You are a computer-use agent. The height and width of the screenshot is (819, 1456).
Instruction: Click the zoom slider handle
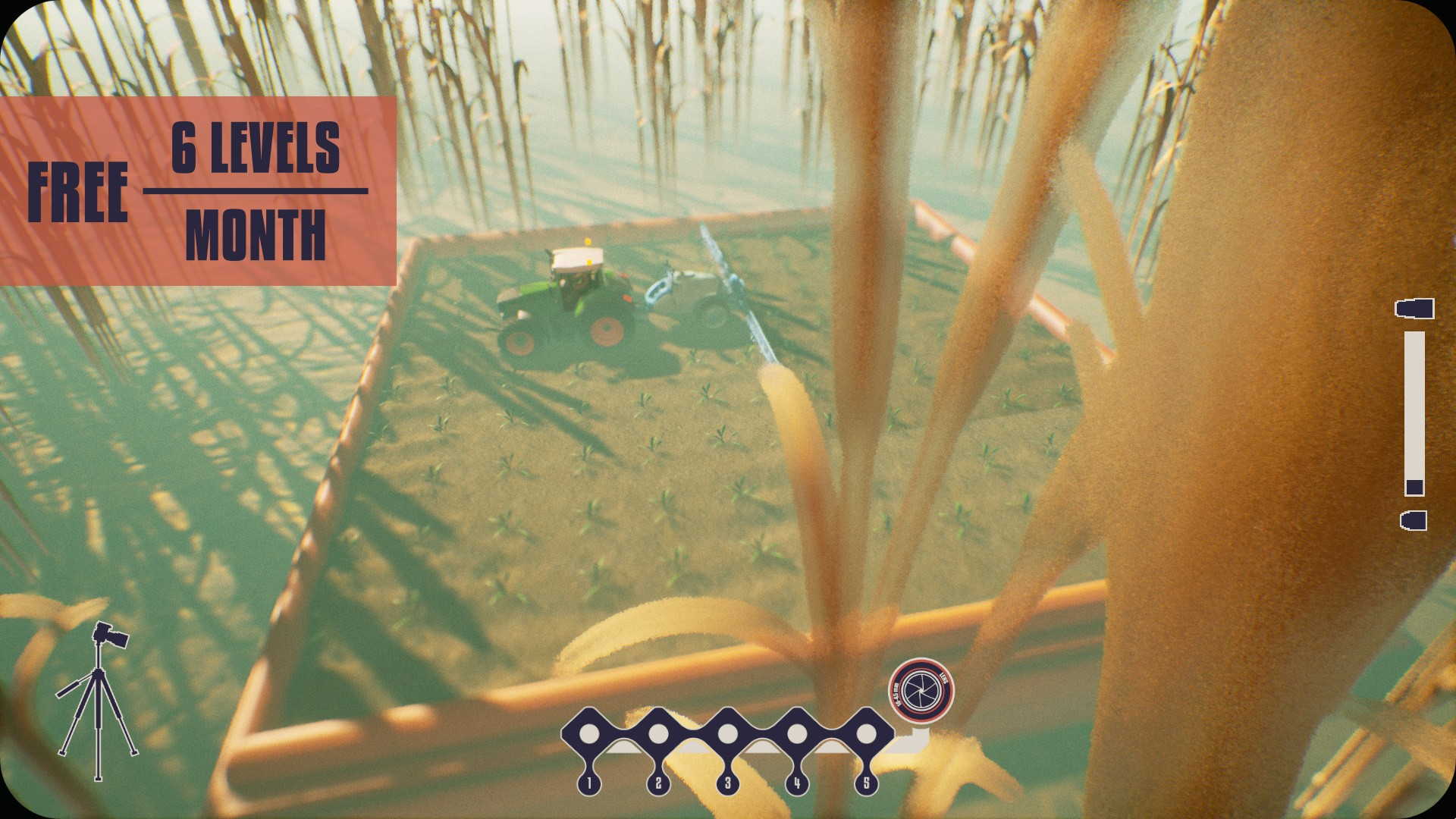point(1414,487)
